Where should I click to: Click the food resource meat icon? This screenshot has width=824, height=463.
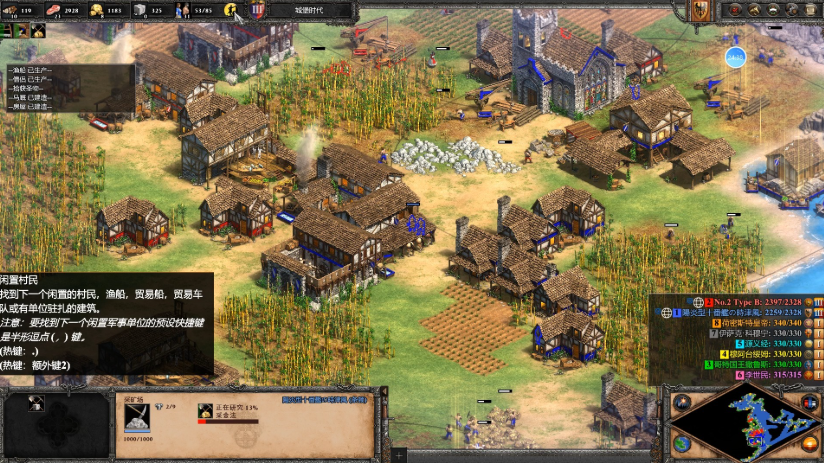coord(56,10)
